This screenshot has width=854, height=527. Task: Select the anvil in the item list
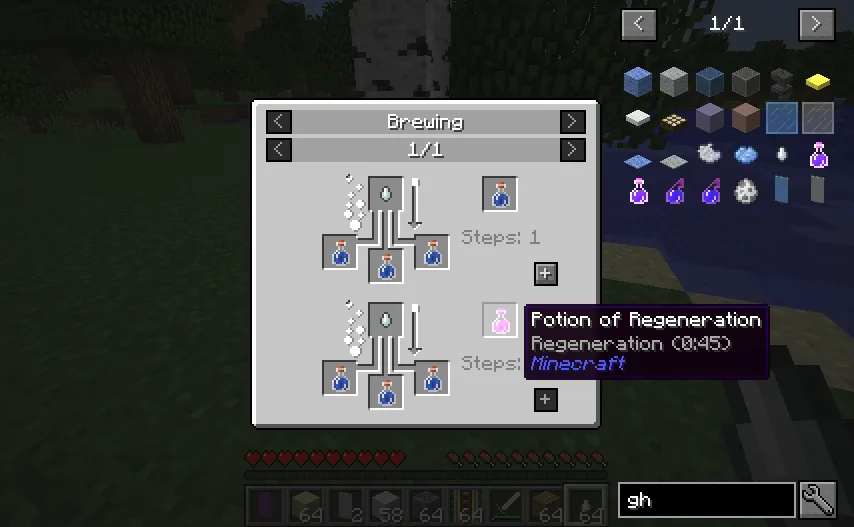782,82
